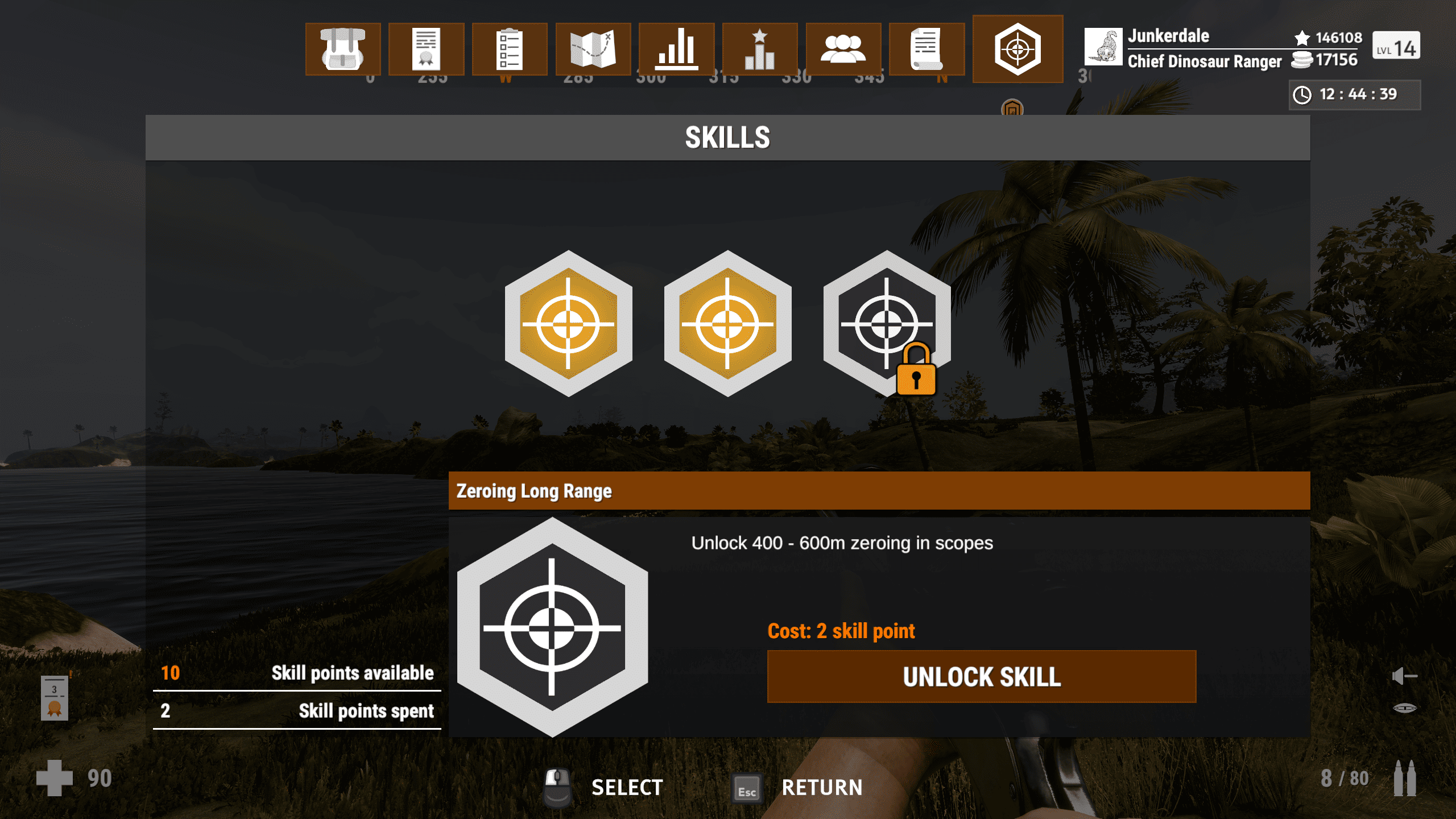
Task: Show the folded map tab
Action: pos(593,49)
